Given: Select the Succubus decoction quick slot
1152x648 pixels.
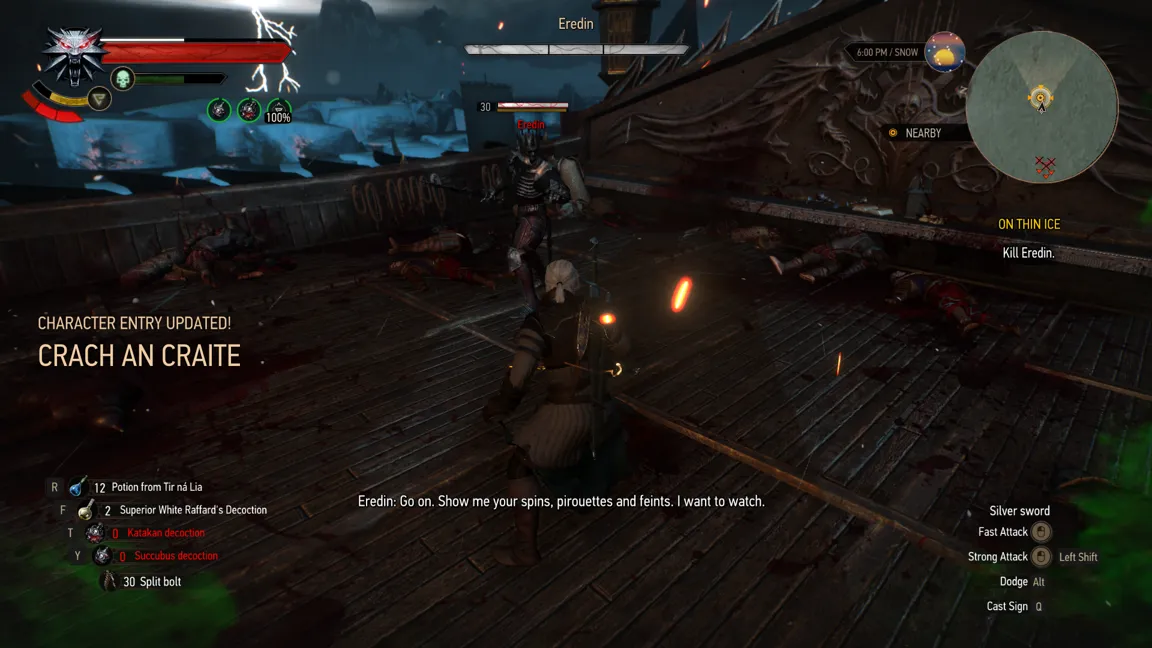Looking at the screenshot, I should tap(102, 556).
